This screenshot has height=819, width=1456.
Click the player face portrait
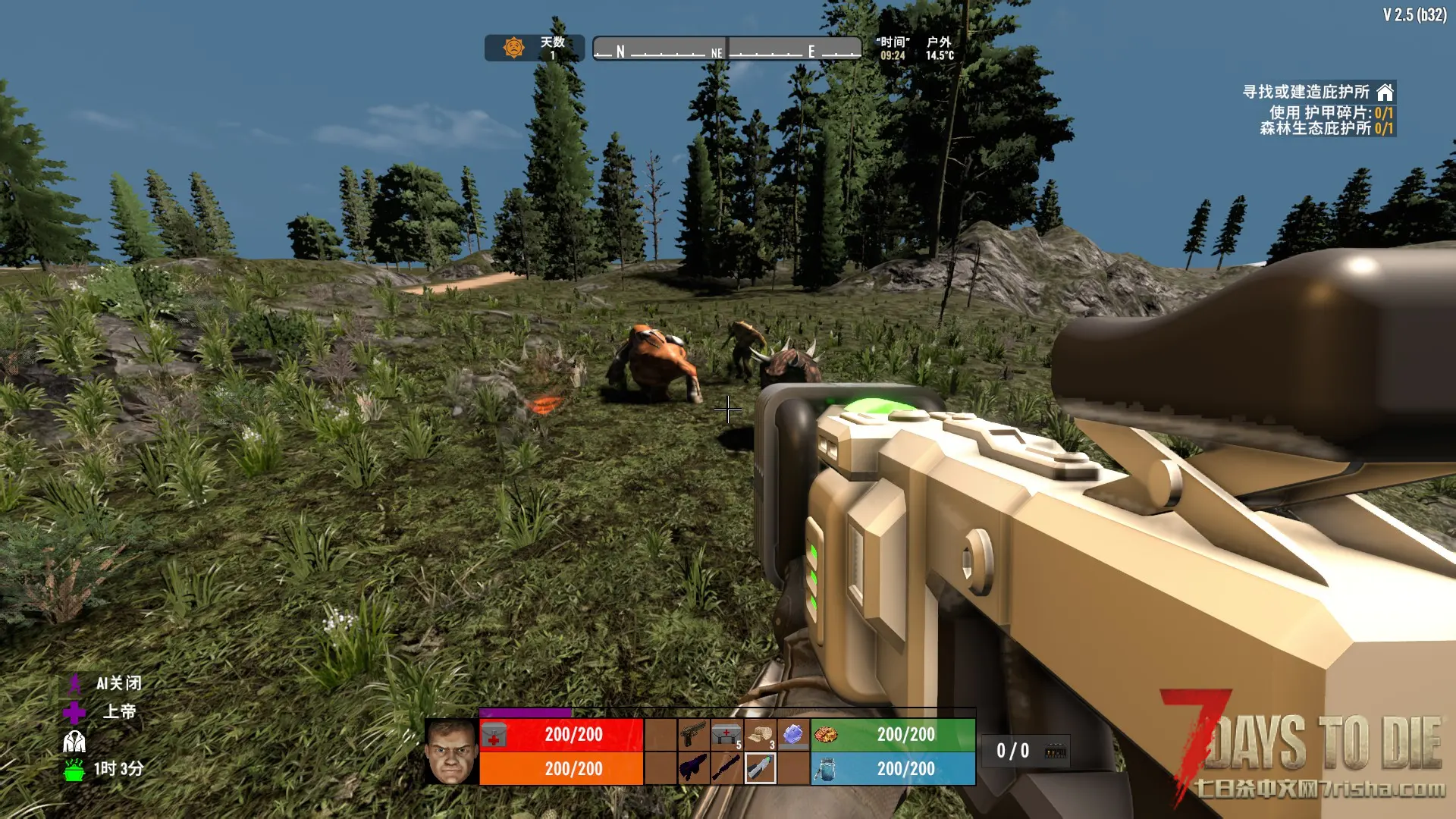tap(451, 752)
